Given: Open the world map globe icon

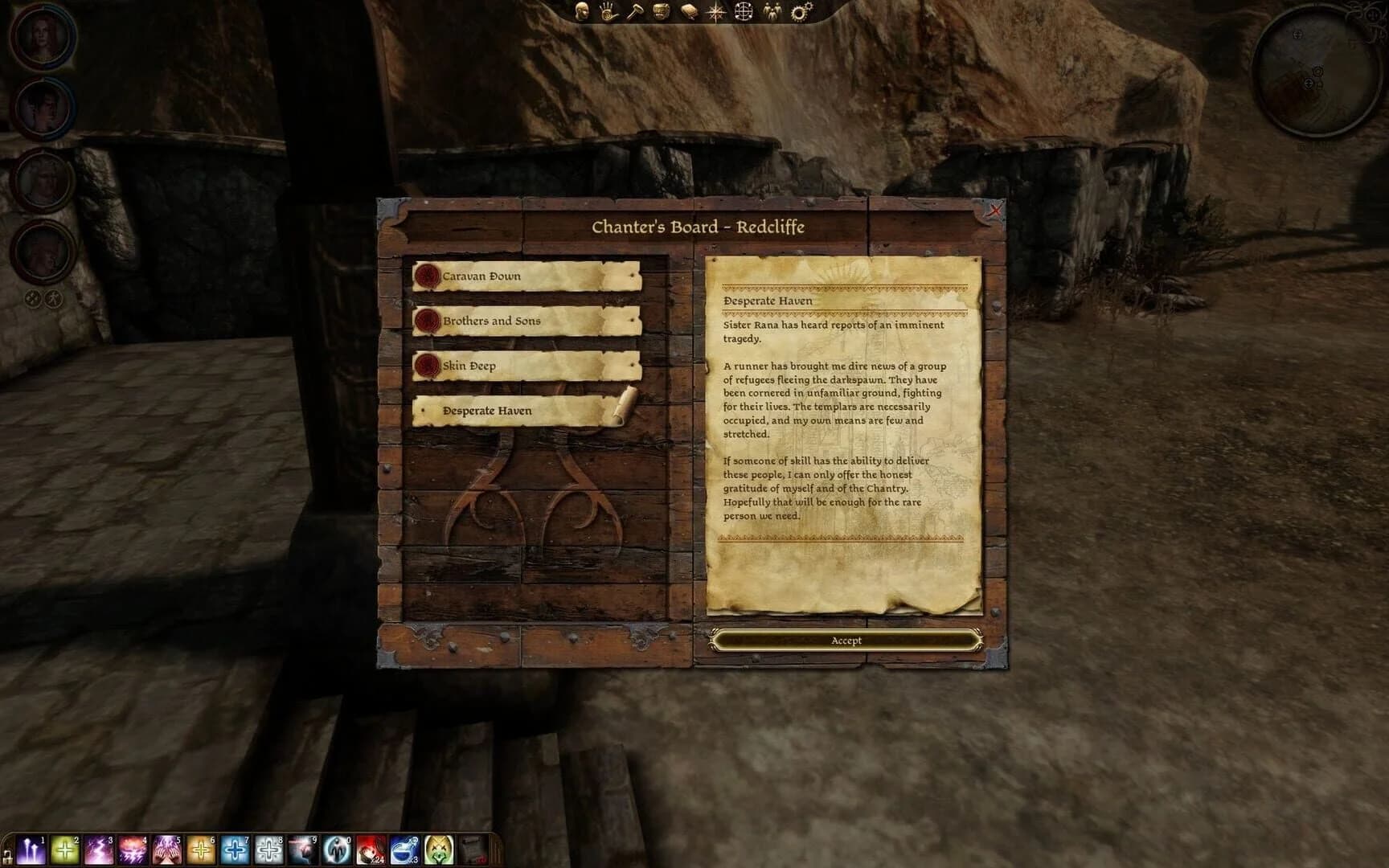Looking at the screenshot, I should pyautogui.click(x=743, y=11).
